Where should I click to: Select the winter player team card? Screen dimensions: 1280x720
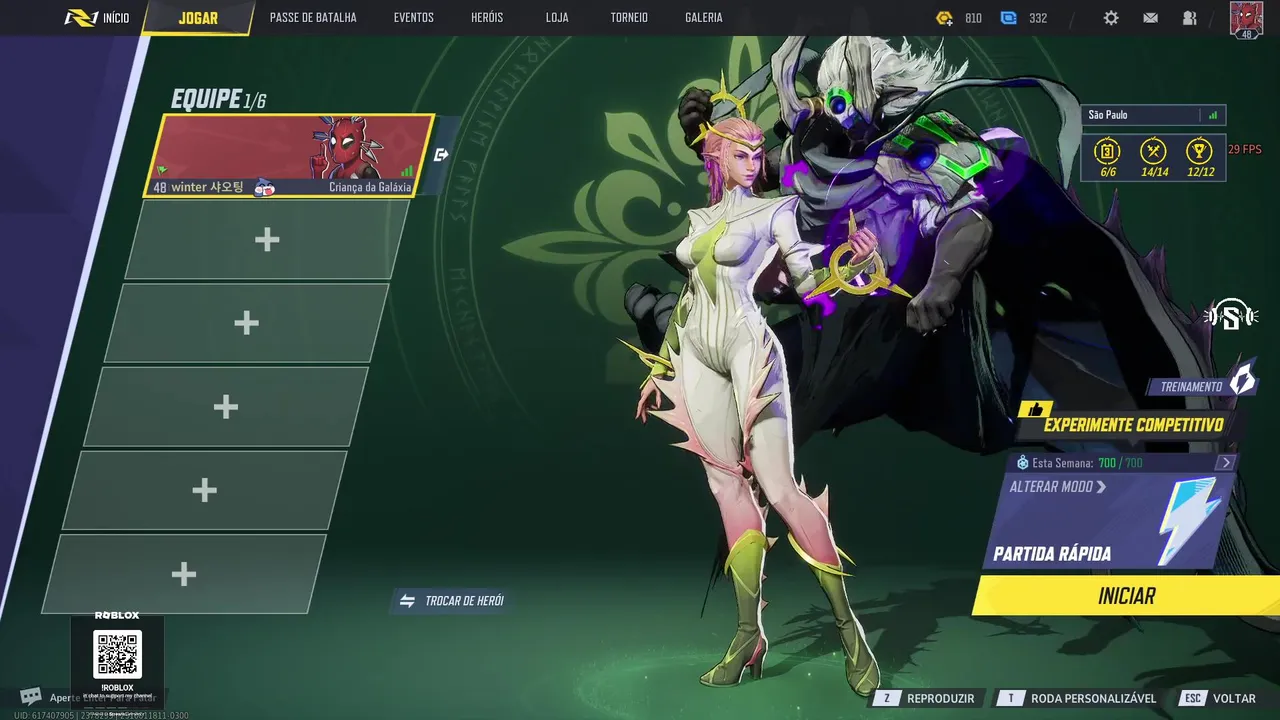[290, 155]
